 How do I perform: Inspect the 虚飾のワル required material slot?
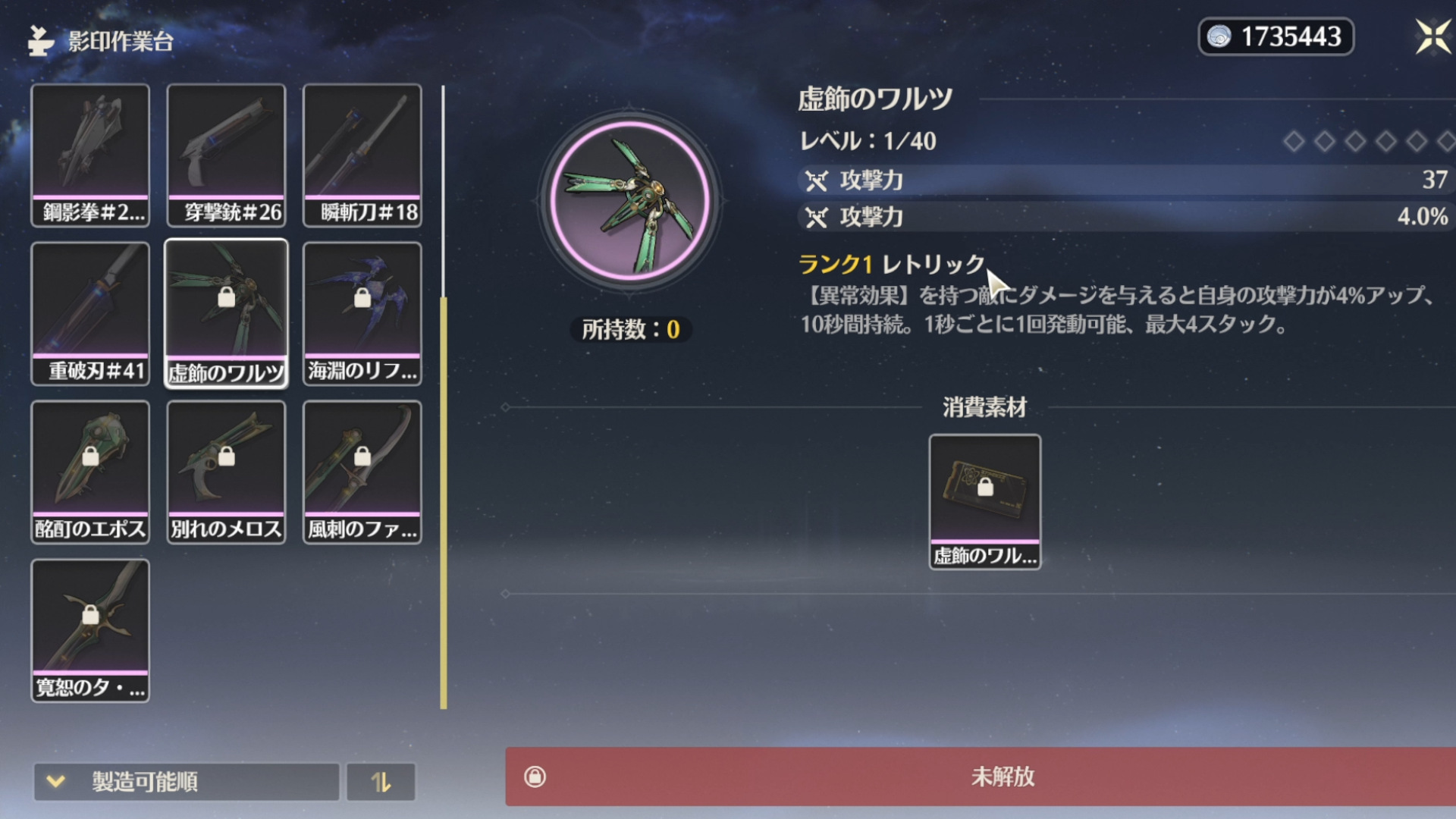coord(984,501)
